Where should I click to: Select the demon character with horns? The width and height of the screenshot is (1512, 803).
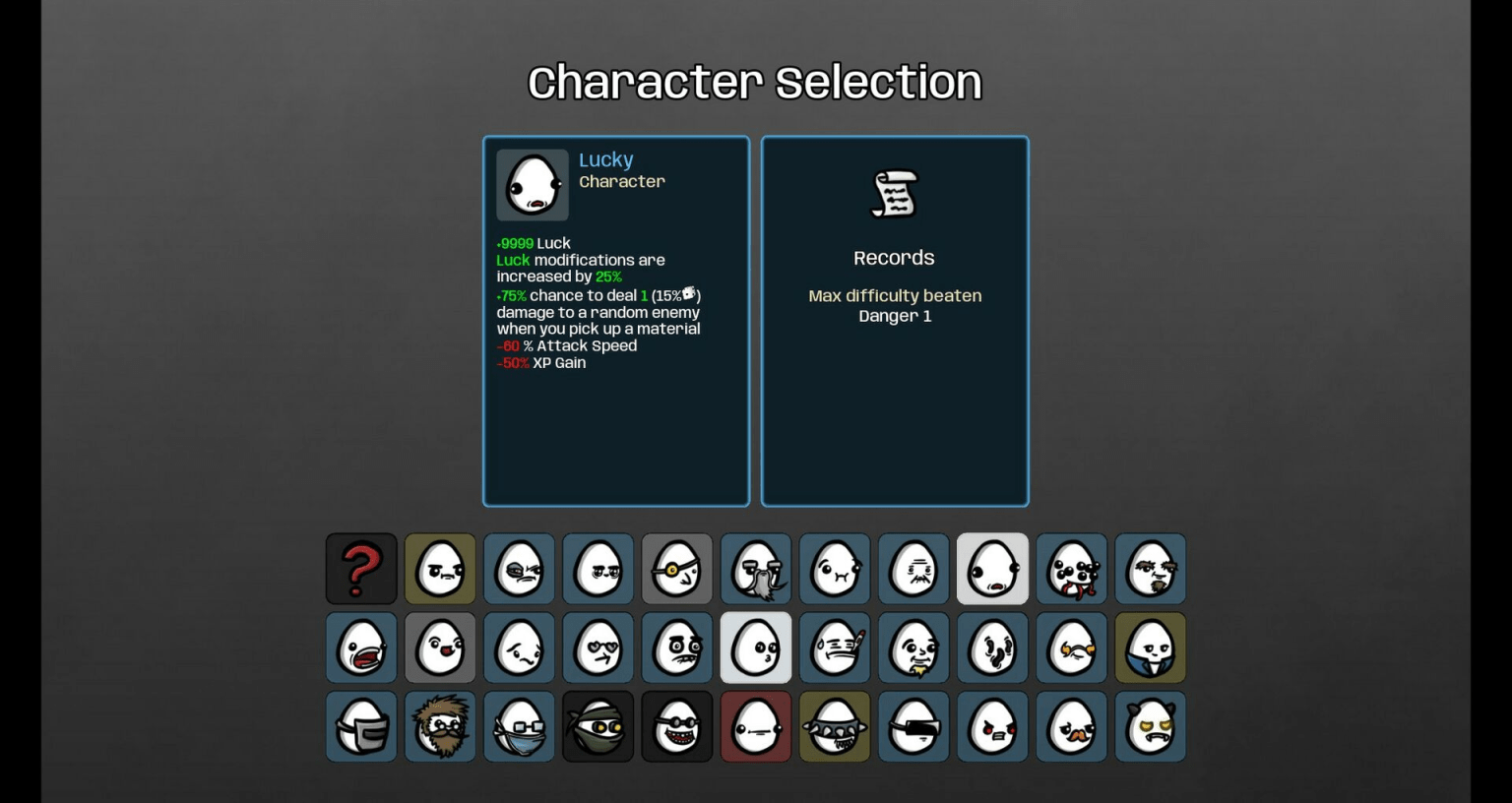click(1150, 726)
